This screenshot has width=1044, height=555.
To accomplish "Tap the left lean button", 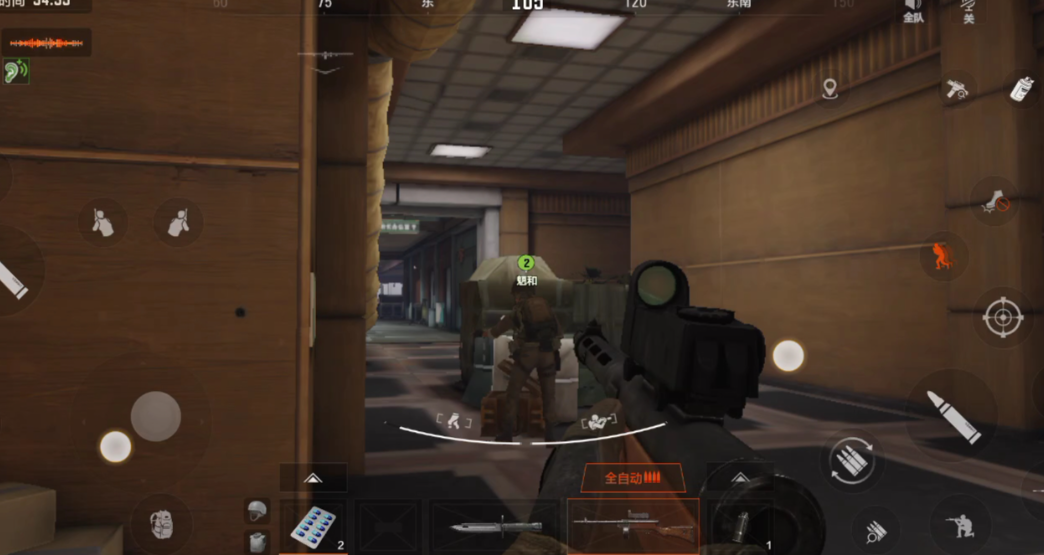I will point(103,222).
